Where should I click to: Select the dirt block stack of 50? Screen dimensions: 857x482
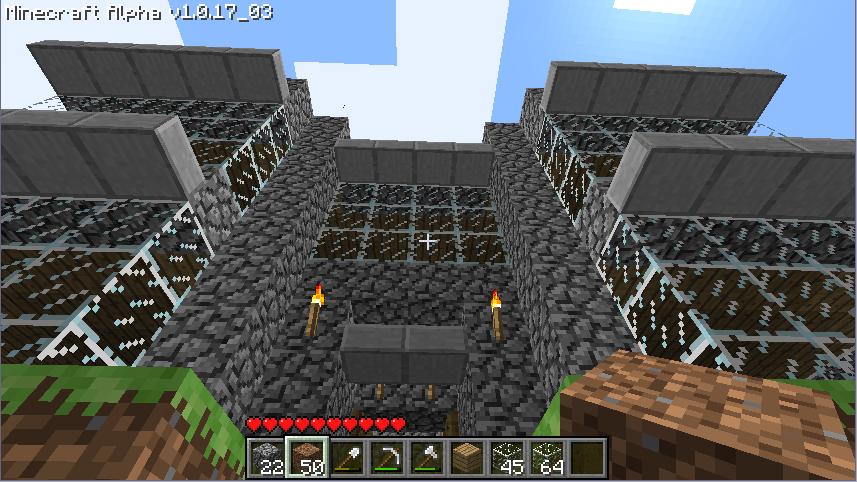click(x=306, y=458)
